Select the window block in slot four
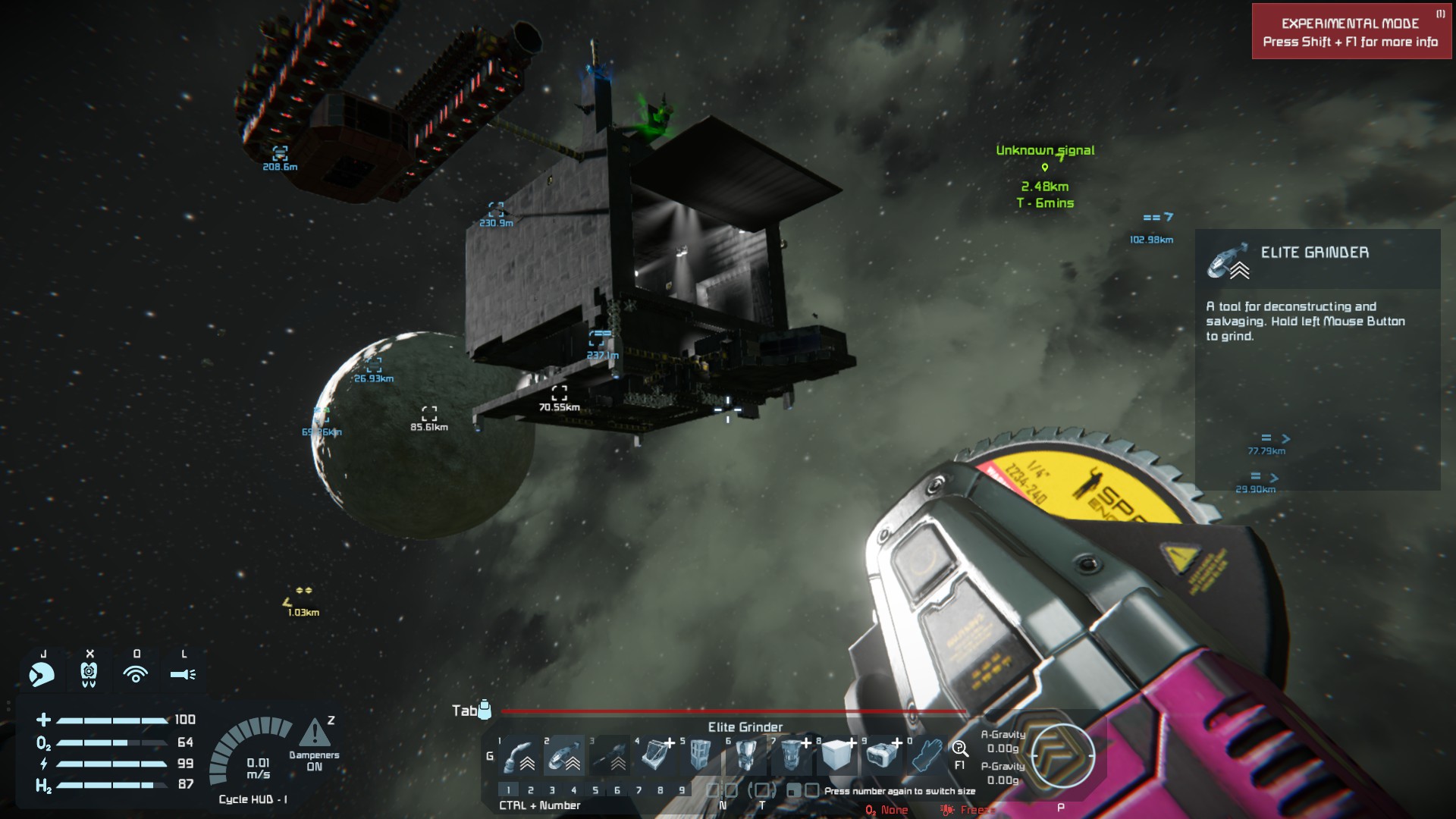 655,756
